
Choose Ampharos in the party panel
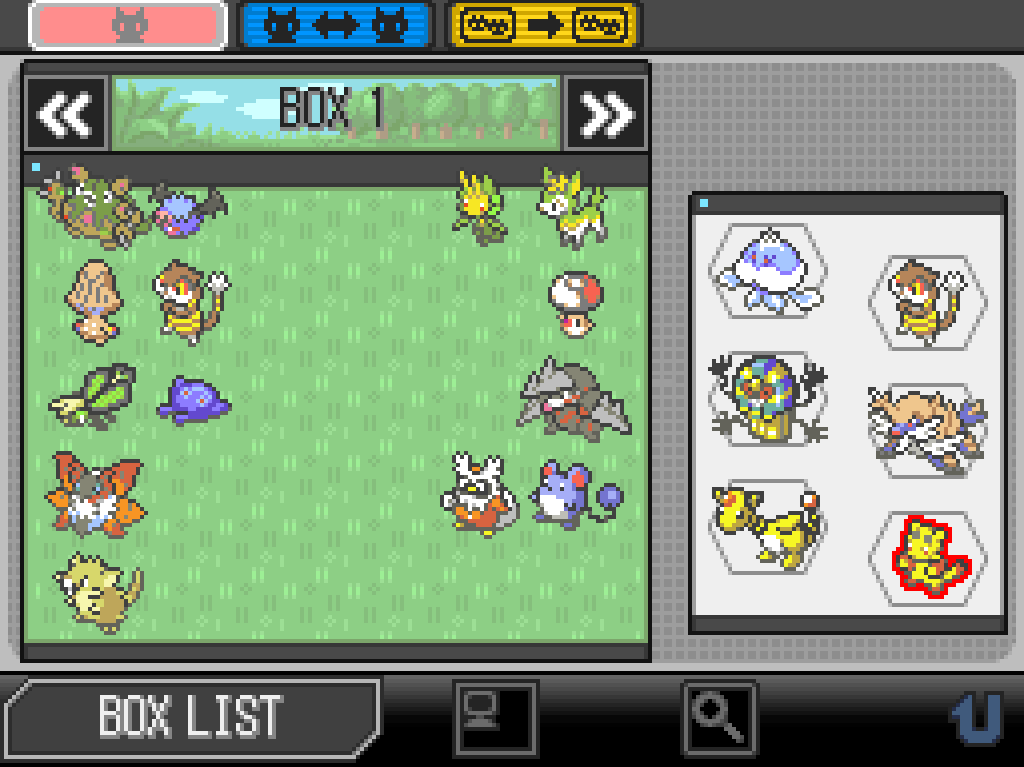tap(765, 524)
